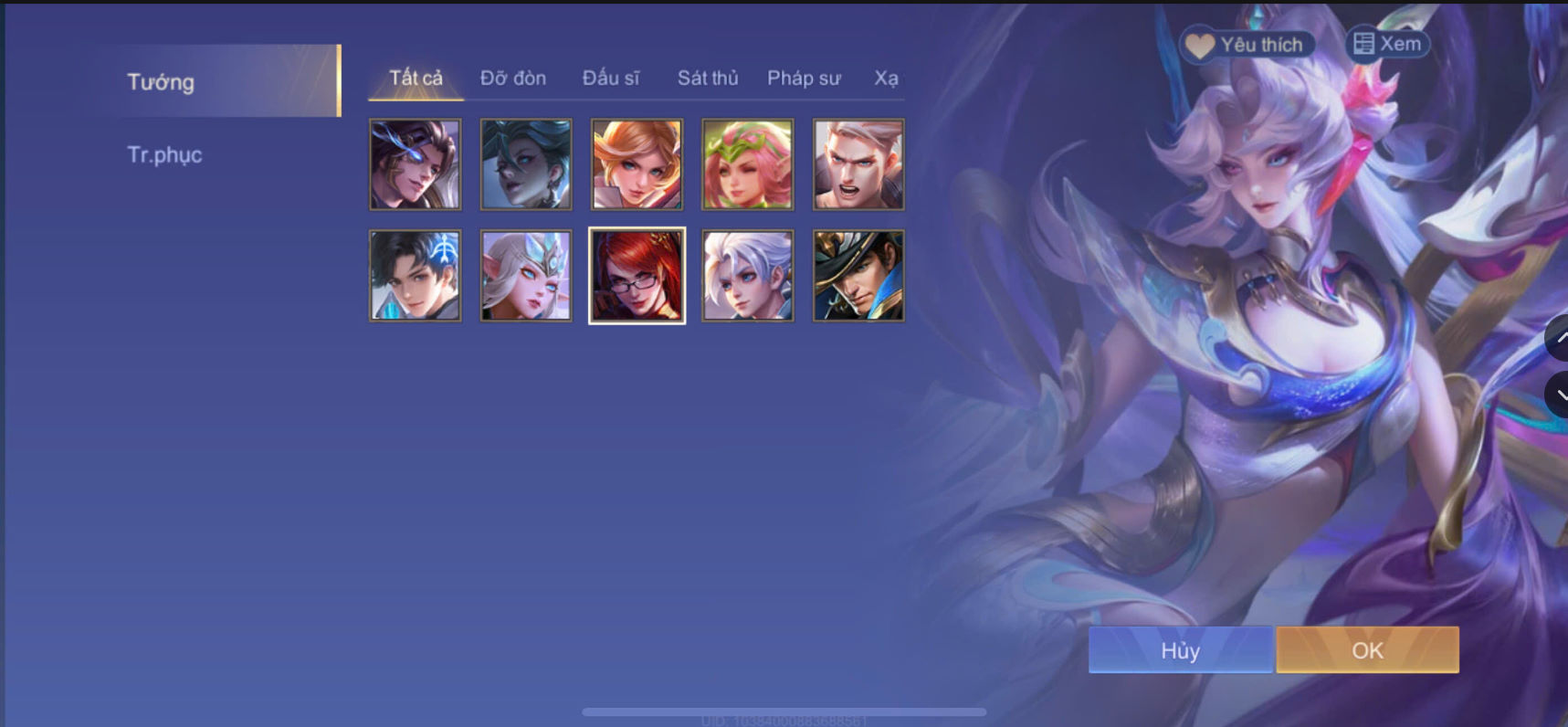Click the Xem view icon
This screenshot has height=727, width=1568.
[1364, 42]
